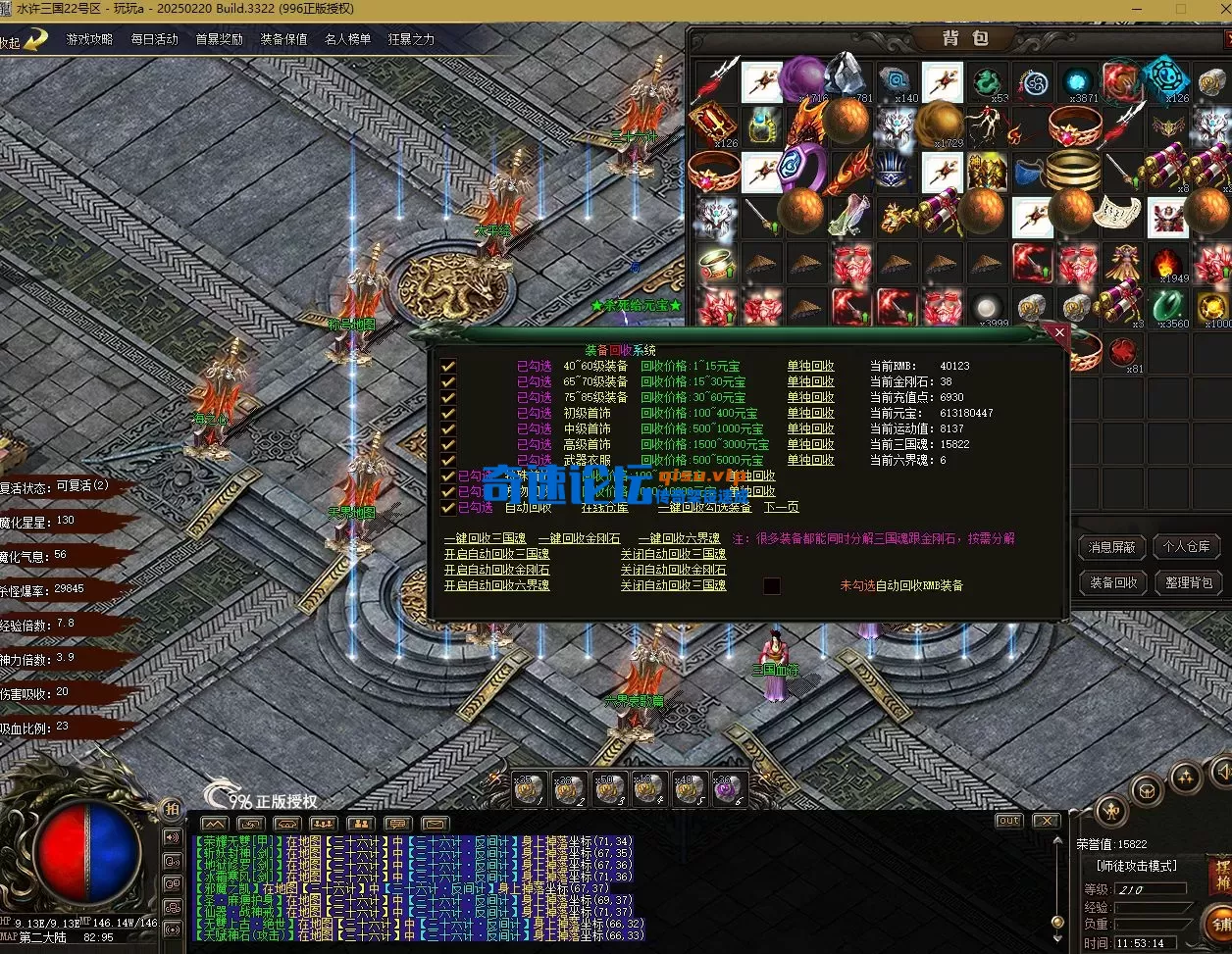This screenshot has height=954, width=1232.
Task: Click 单独回收 for 75~85级装备
Action: point(810,398)
